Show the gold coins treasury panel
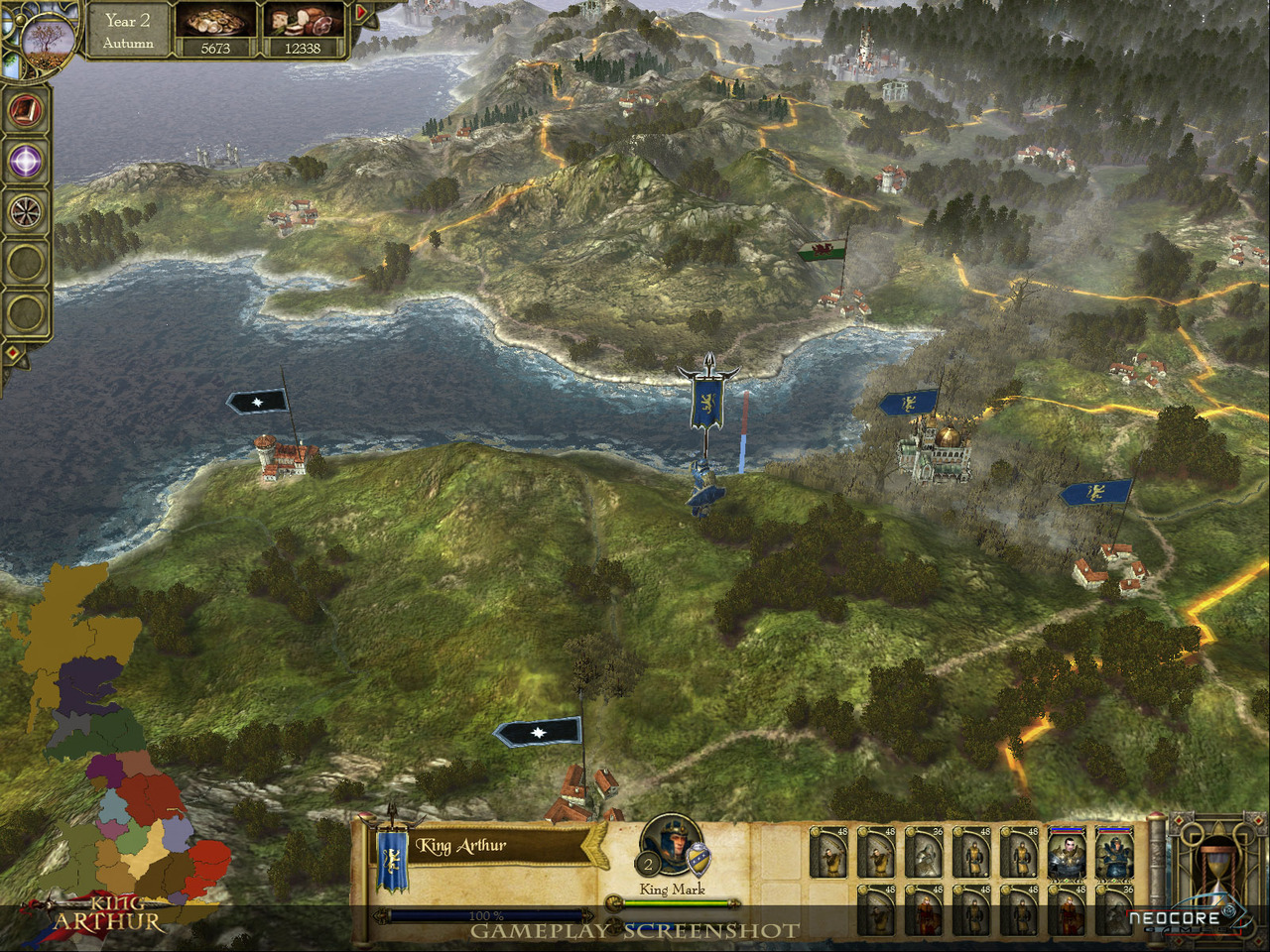 215,31
